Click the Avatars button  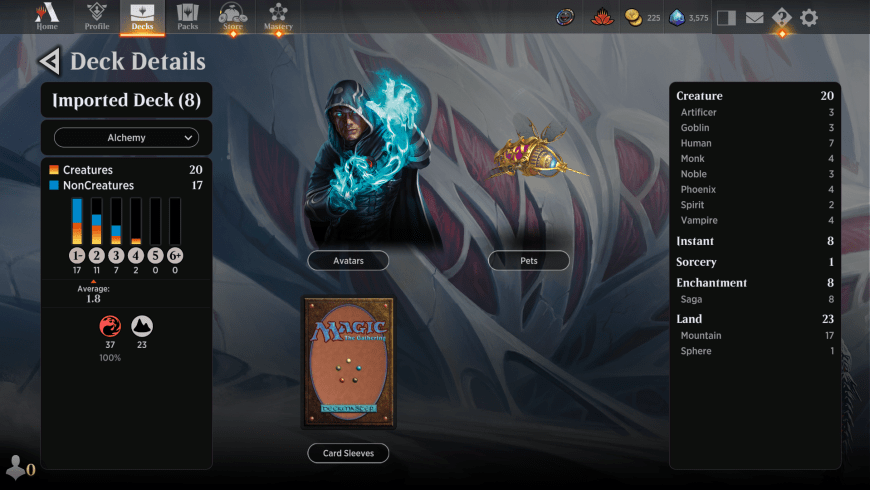coord(348,260)
